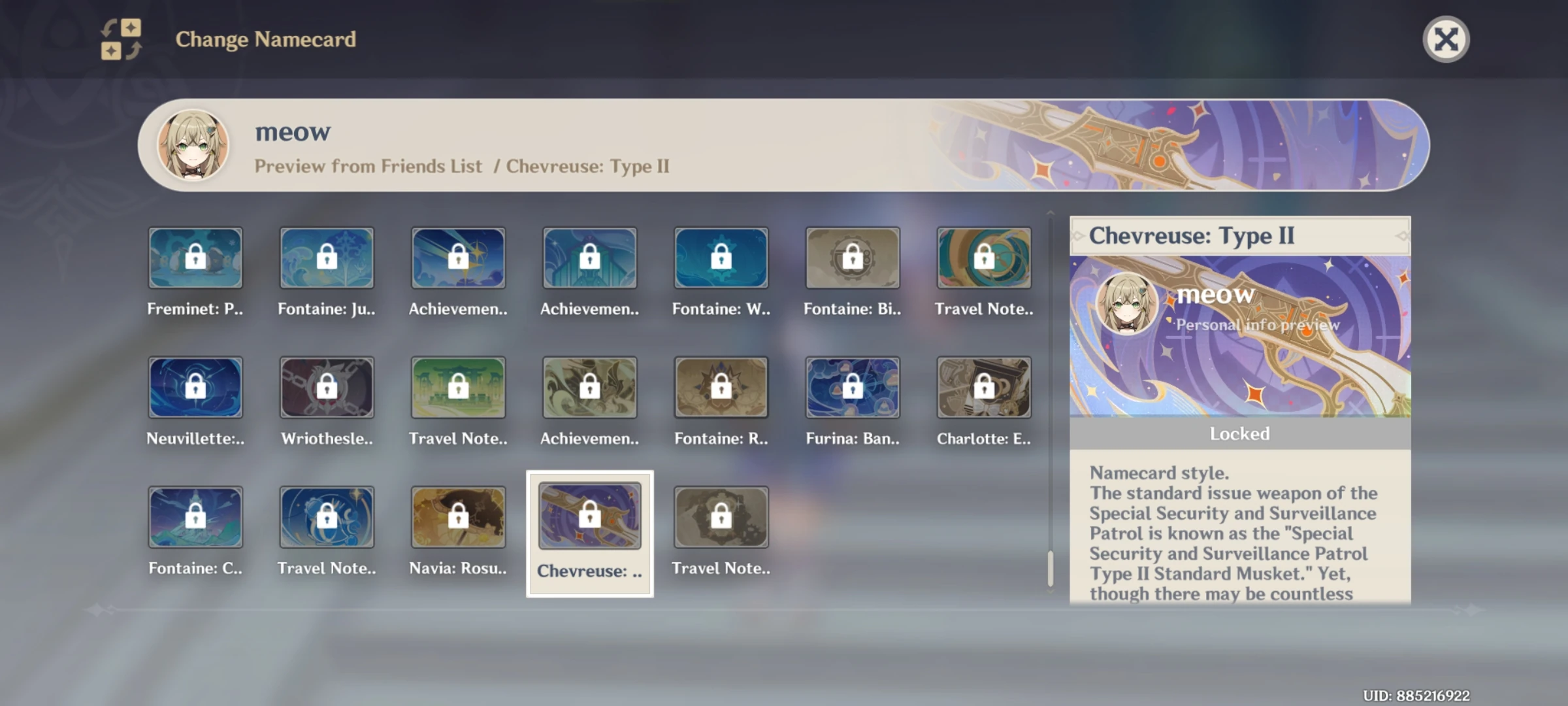Click the lock icon on the Freminet namecard
The image size is (1568, 706).
coord(195,257)
